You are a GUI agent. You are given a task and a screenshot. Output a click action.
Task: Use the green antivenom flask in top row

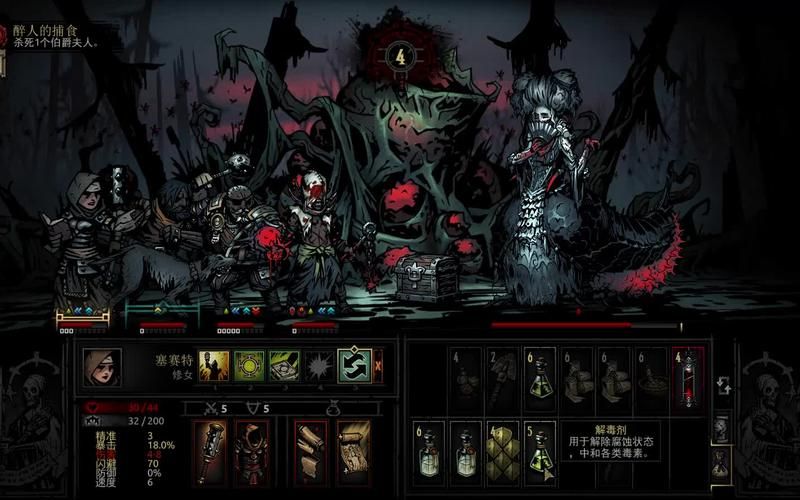[540, 380]
